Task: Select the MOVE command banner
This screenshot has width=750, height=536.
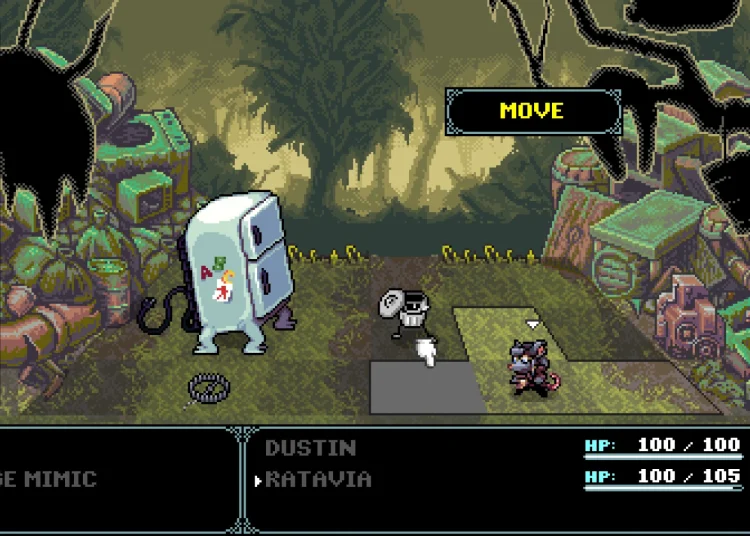Action: [532, 111]
